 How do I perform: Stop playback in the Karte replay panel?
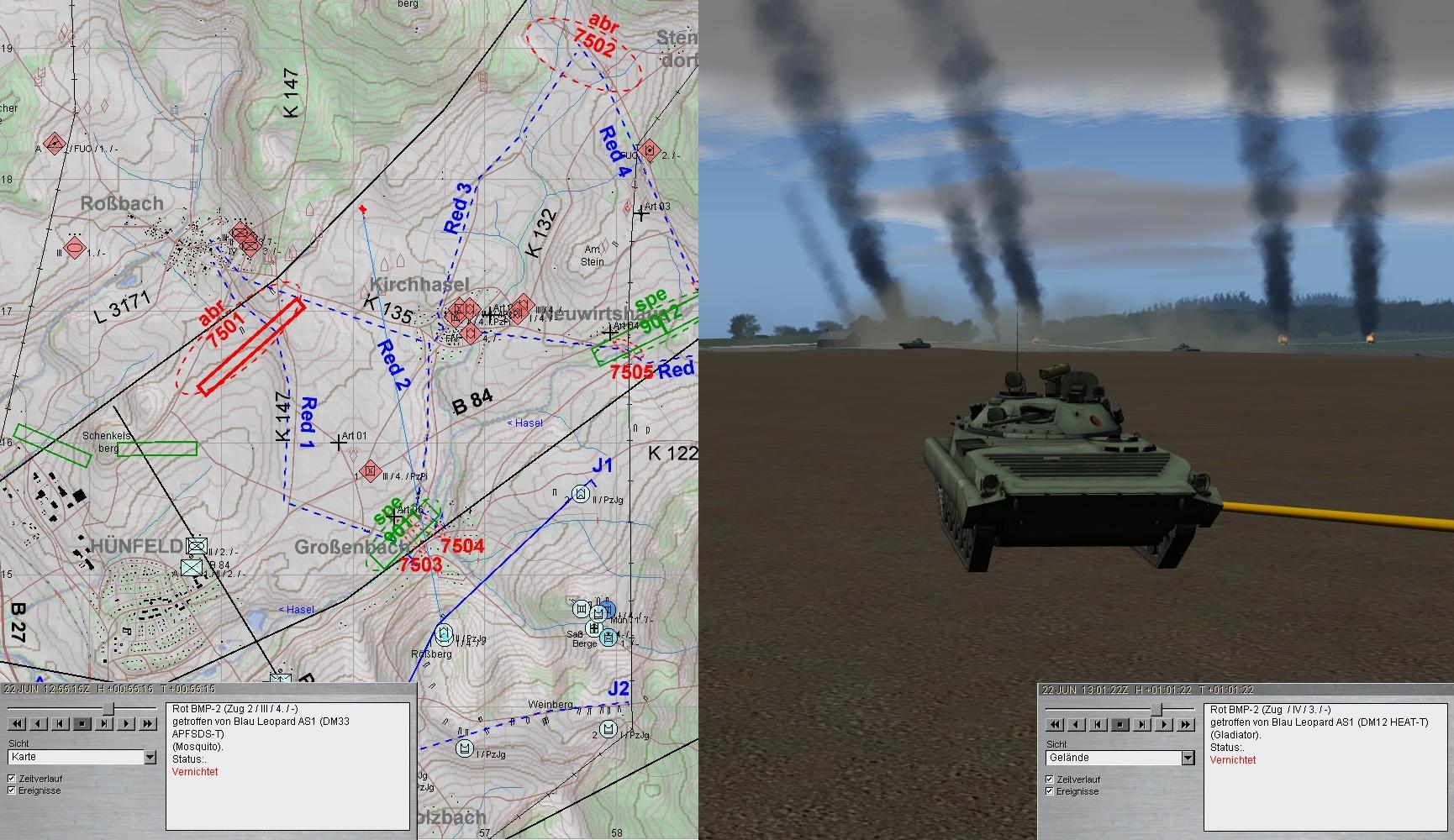[82, 723]
